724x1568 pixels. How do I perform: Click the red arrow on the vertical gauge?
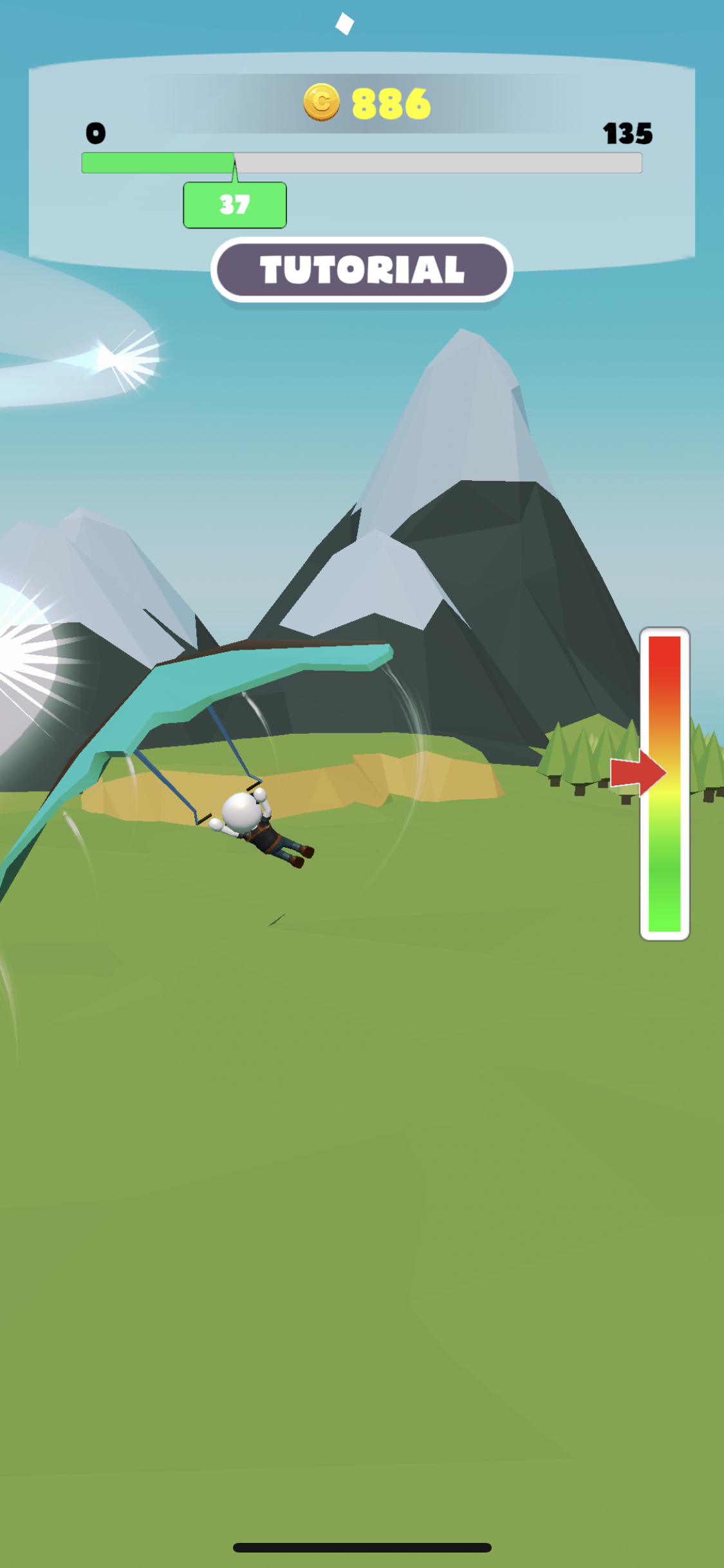tap(636, 772)
